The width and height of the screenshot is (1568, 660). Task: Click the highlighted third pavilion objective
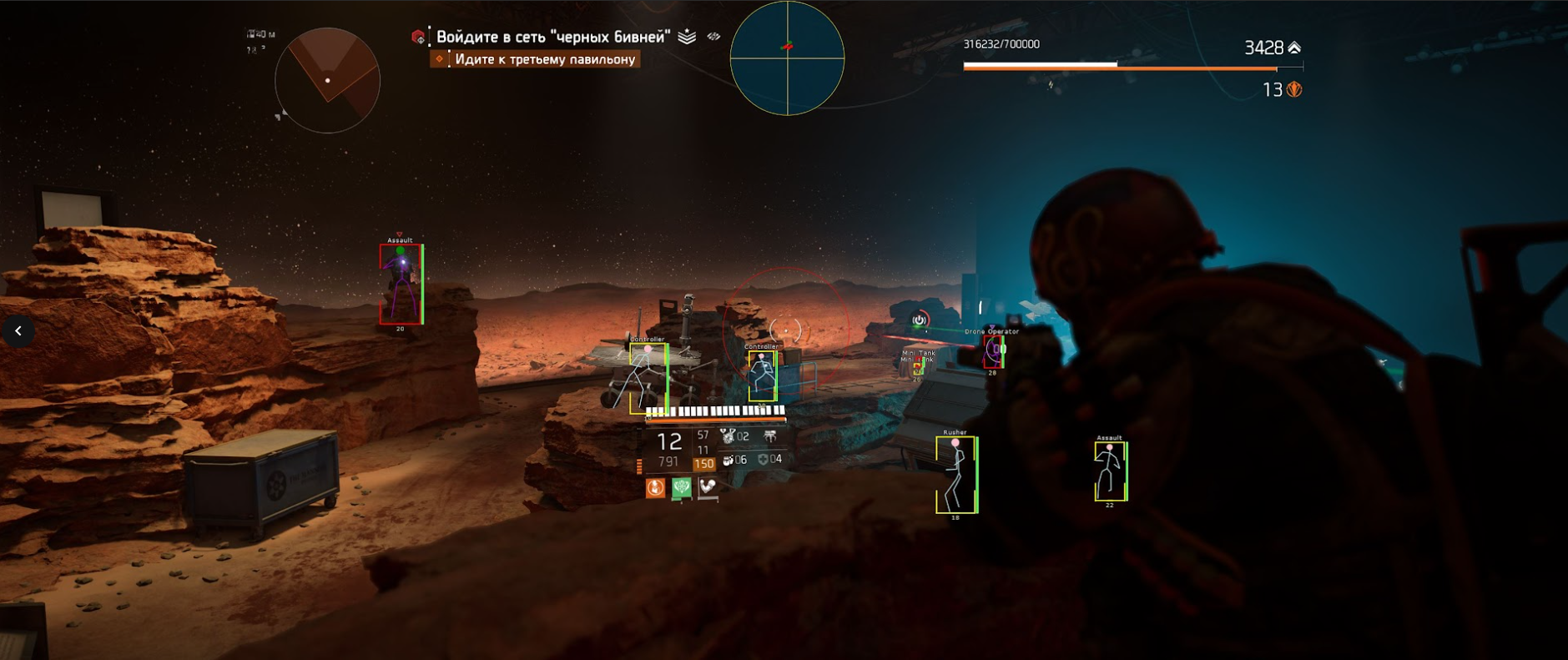(x=544, y=59)
